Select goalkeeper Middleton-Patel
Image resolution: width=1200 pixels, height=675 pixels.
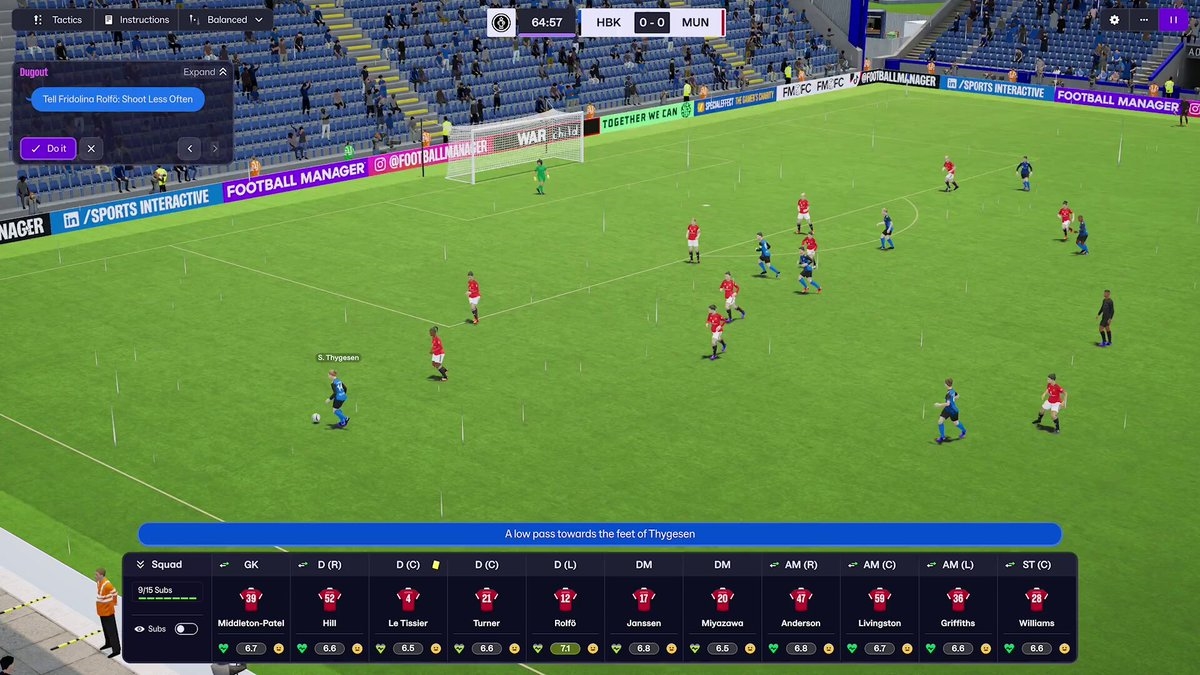pyautogui.click(x=251, y=607)
